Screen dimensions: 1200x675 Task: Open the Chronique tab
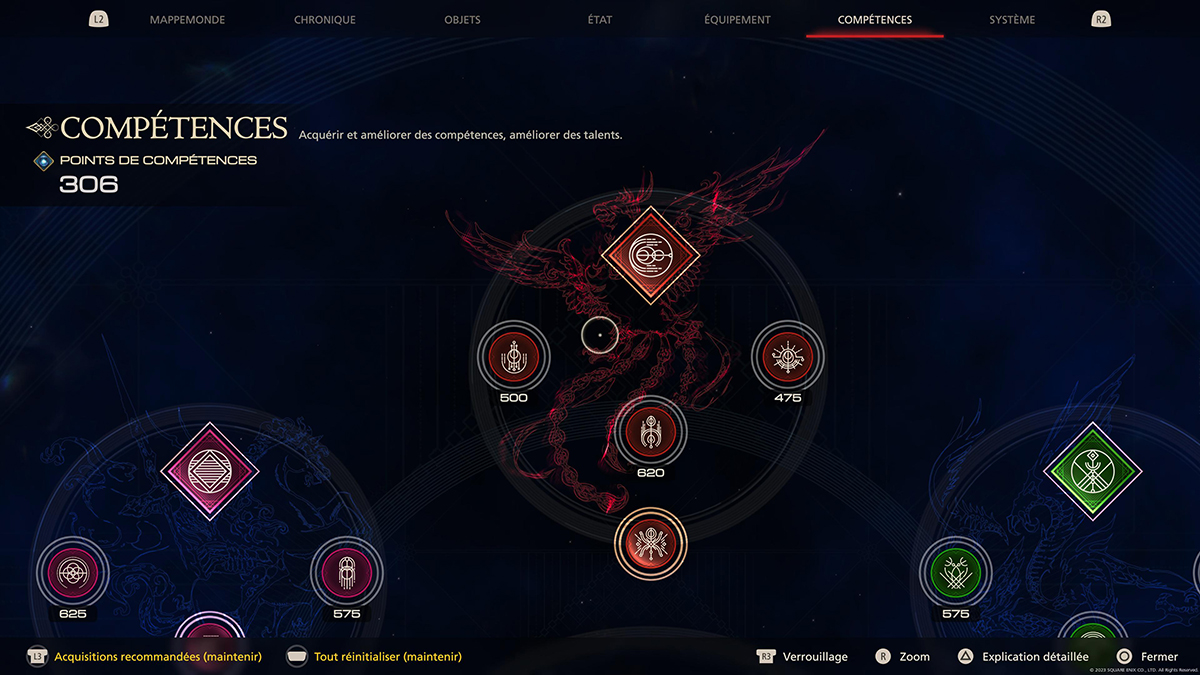[x=325, y=20]
